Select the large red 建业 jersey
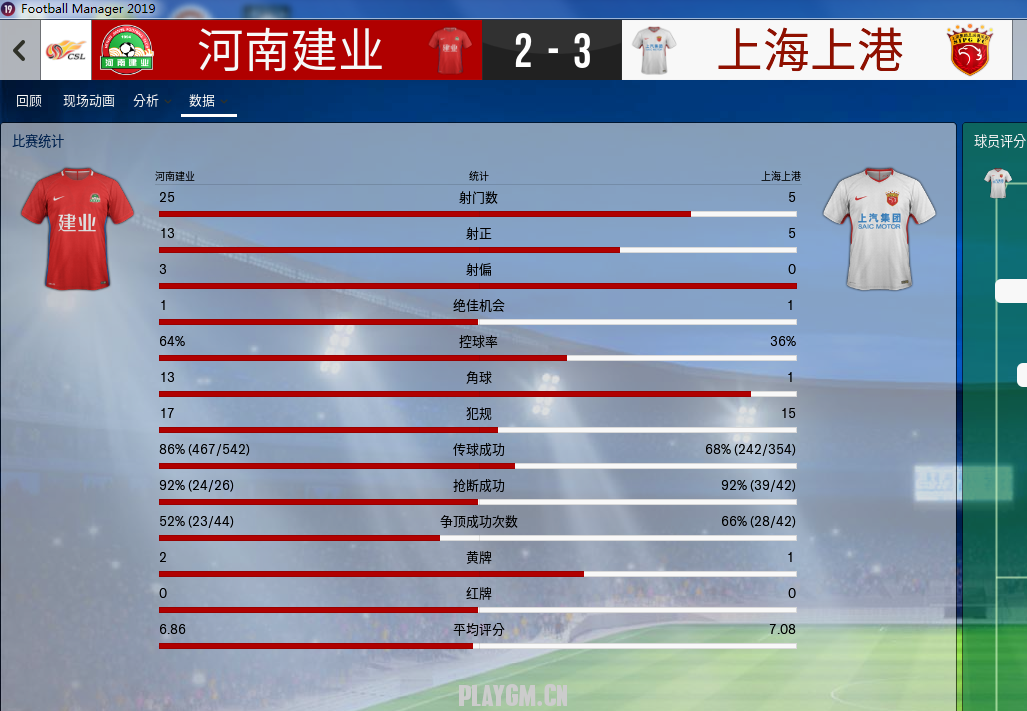1027x711 pixels. click(x=77, y=227)
